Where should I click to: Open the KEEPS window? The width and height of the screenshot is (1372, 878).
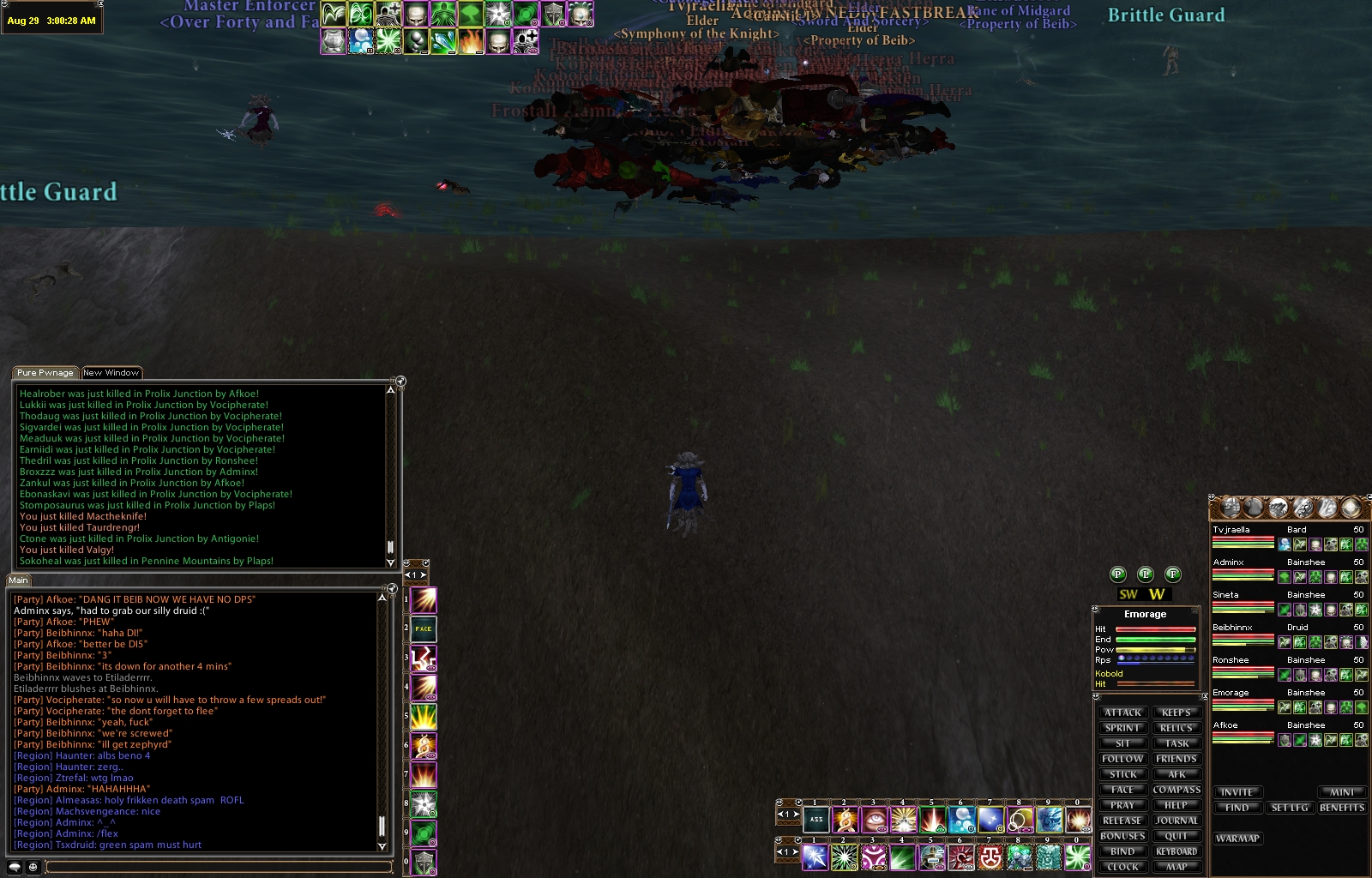[x=1176, y=713]
